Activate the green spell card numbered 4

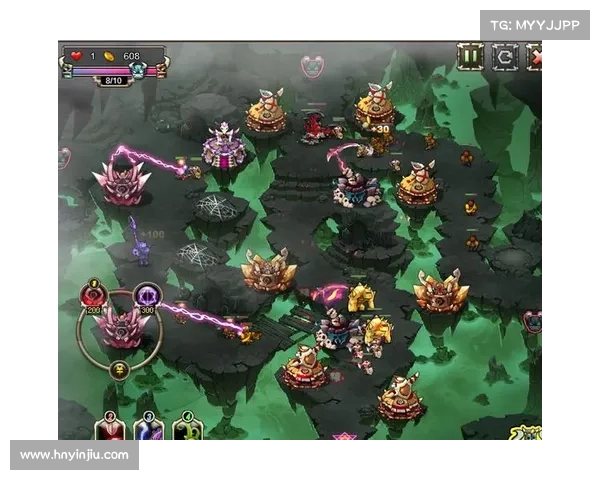pyautogui.click(x=186, y=429)
